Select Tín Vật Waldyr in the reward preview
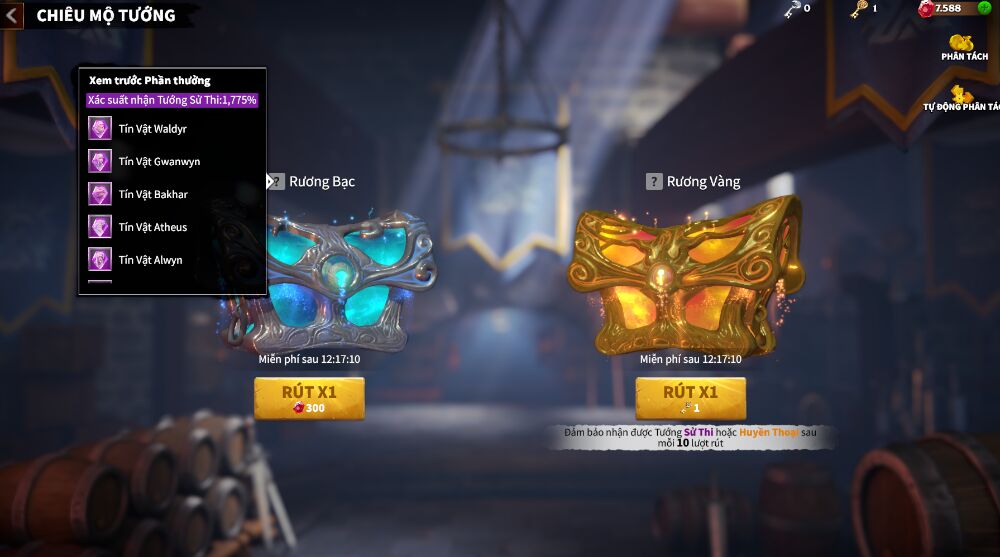The width and height of the screenshot is (1000, 557). (152, 129)
